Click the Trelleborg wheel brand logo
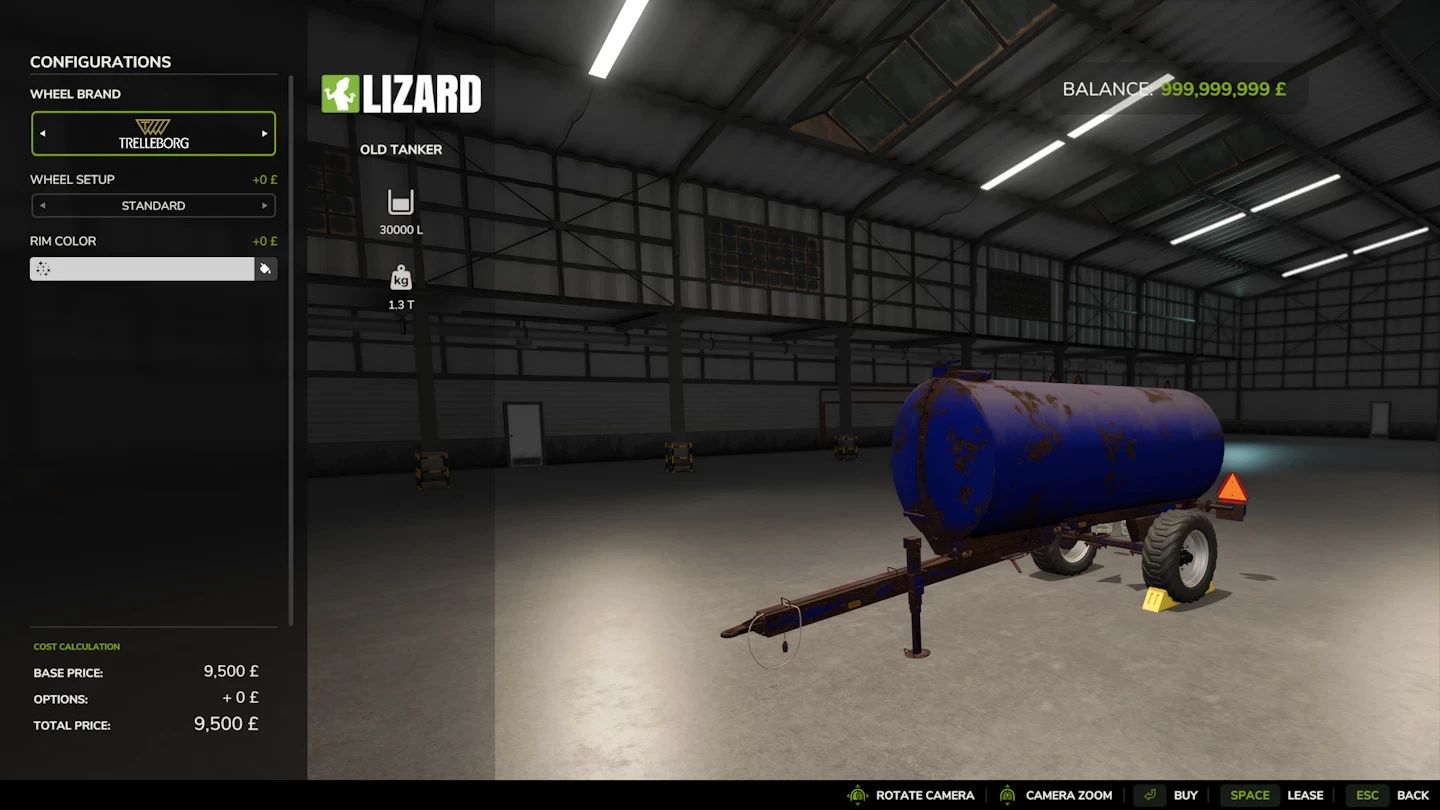Viewport: 1440px width, 810px height. click(152, 133)
